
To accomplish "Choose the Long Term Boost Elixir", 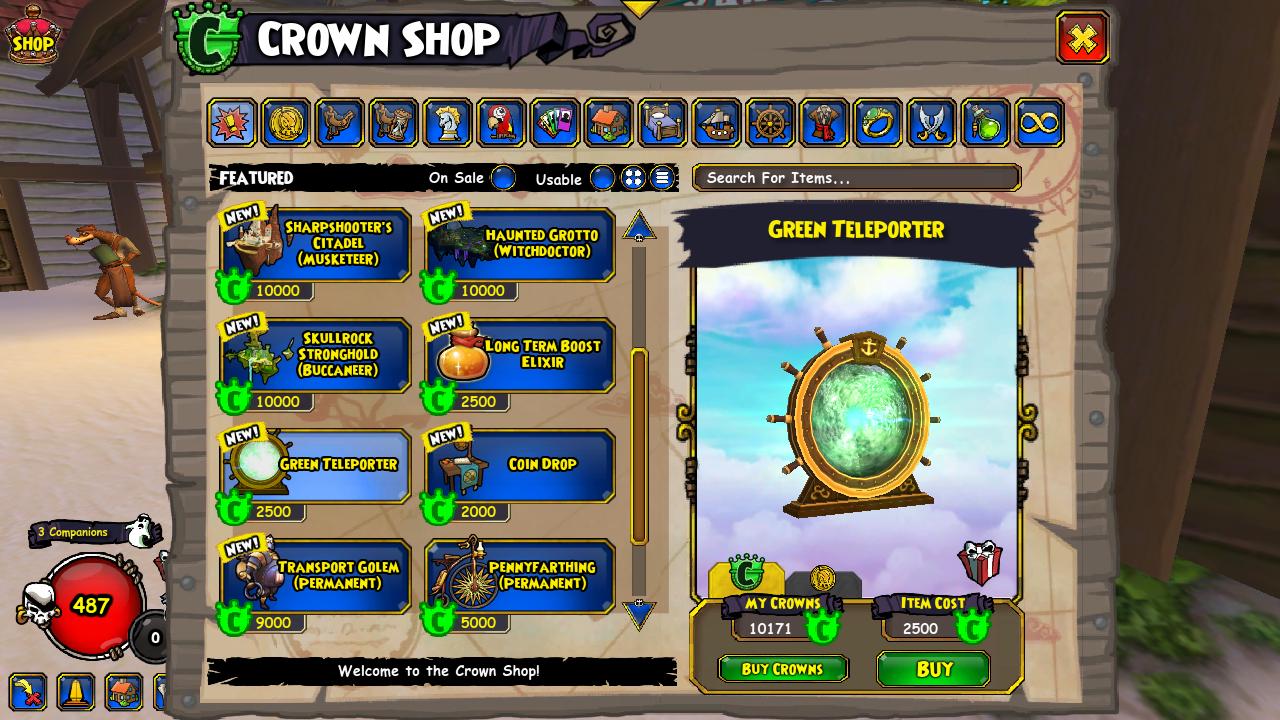I will tap(521, 356).
